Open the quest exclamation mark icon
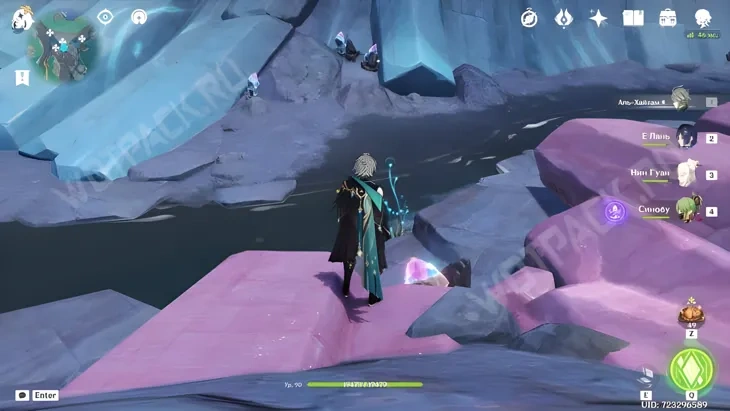Image resolution: width=730 pixels, height=411 pixels. tap(22, 77)
